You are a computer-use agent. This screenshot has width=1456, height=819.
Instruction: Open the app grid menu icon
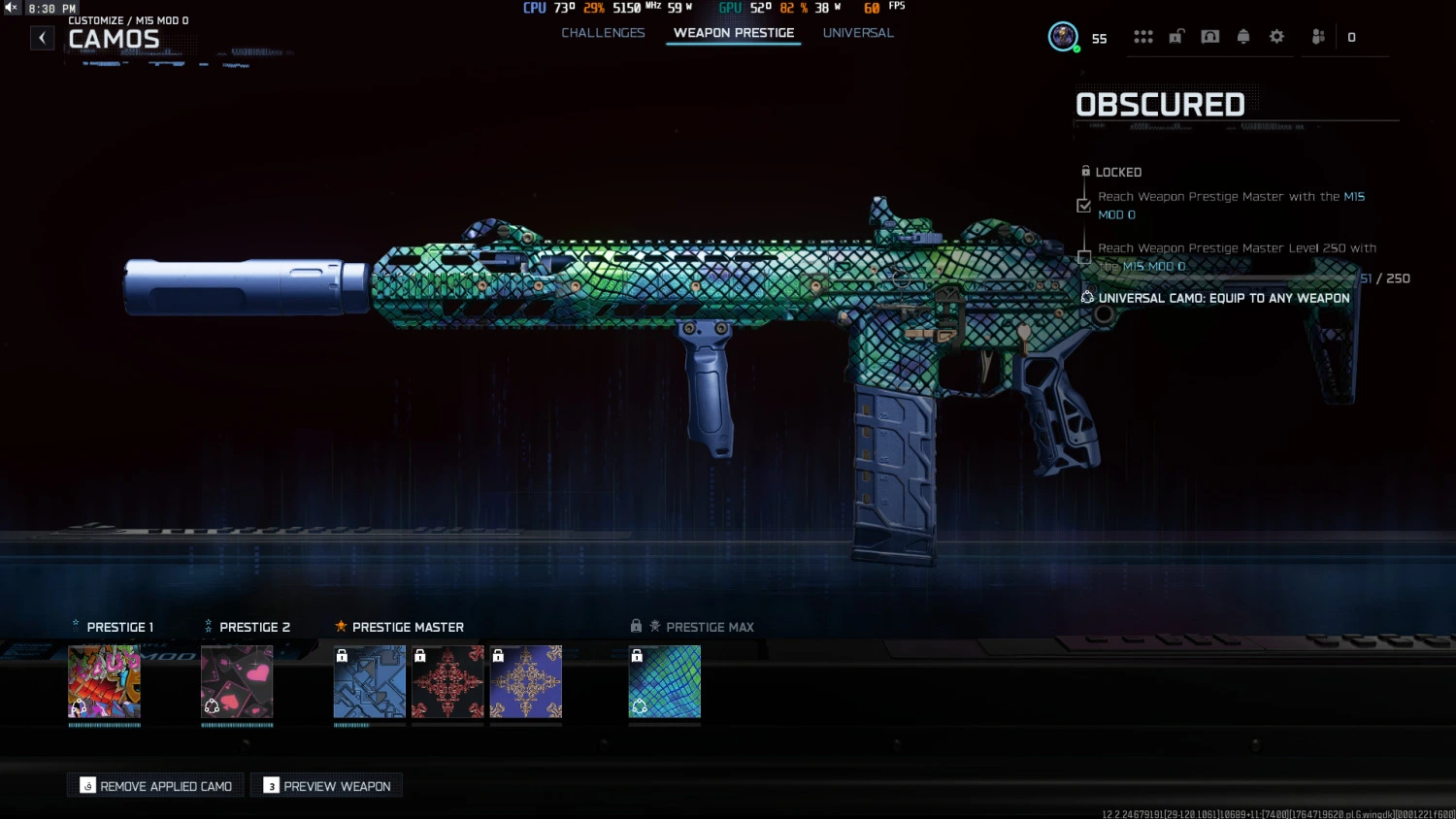point(1143,36)
